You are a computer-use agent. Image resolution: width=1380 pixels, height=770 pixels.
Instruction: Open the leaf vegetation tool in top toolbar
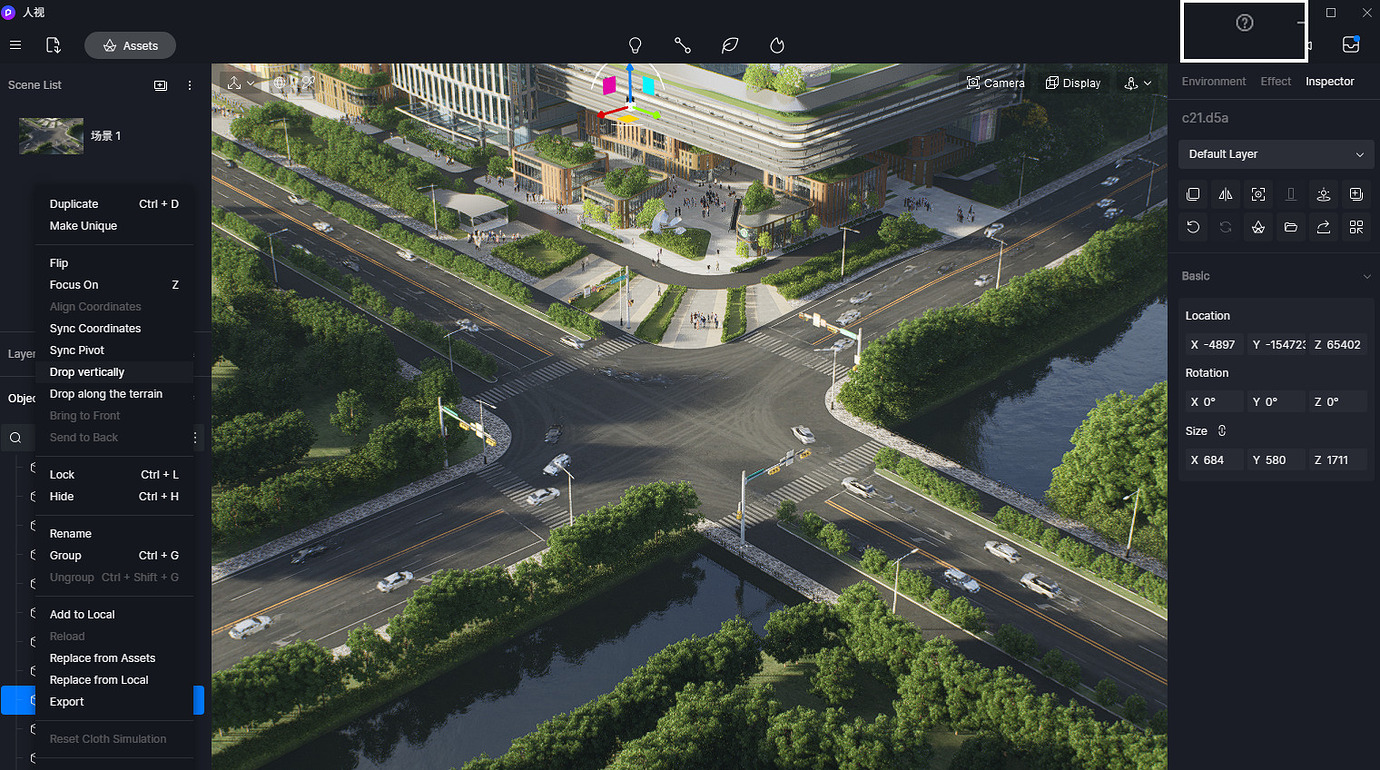tap(729, 45)
